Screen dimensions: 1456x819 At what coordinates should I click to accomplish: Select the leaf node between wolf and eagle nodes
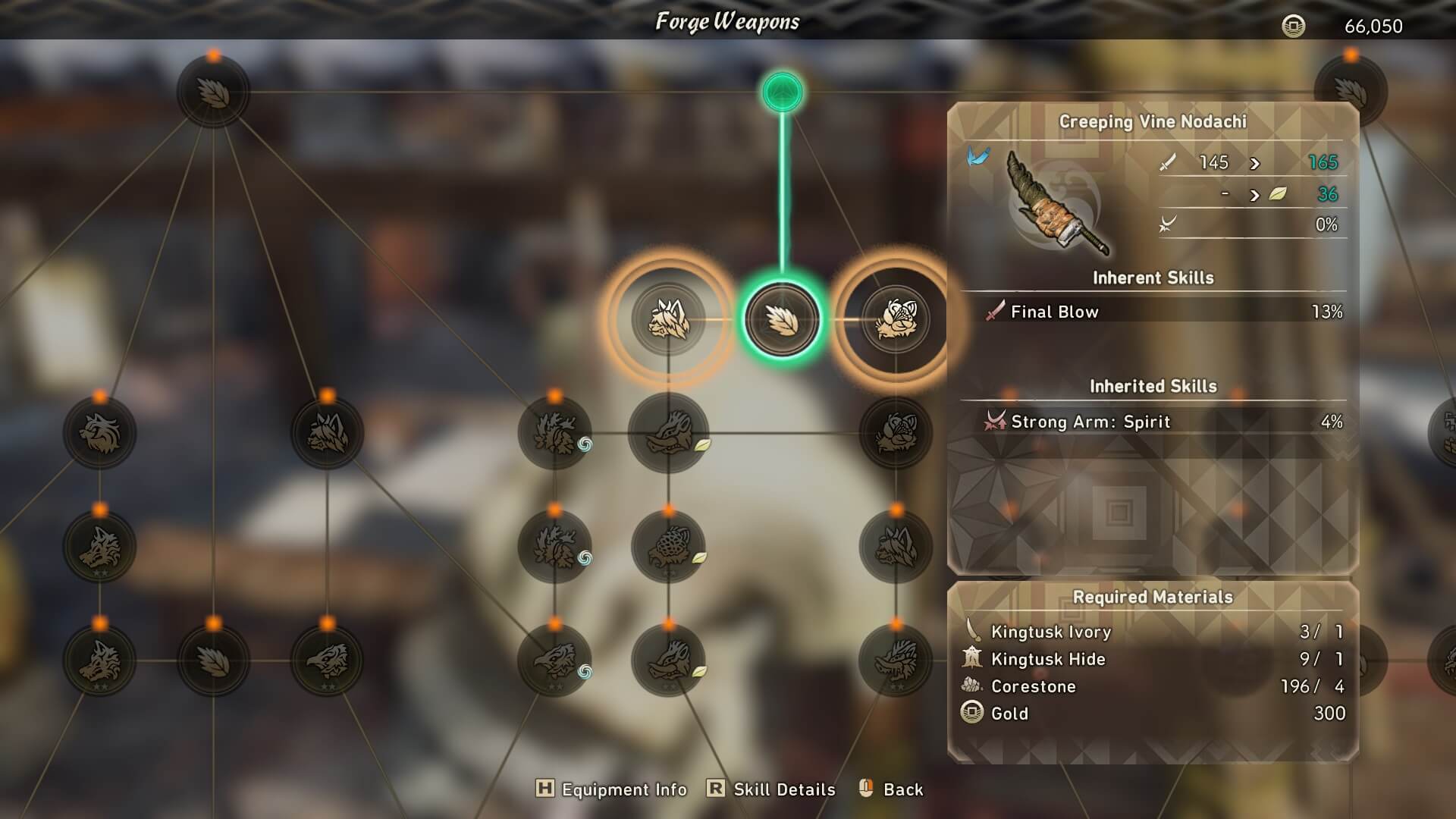tap(213, 661)
